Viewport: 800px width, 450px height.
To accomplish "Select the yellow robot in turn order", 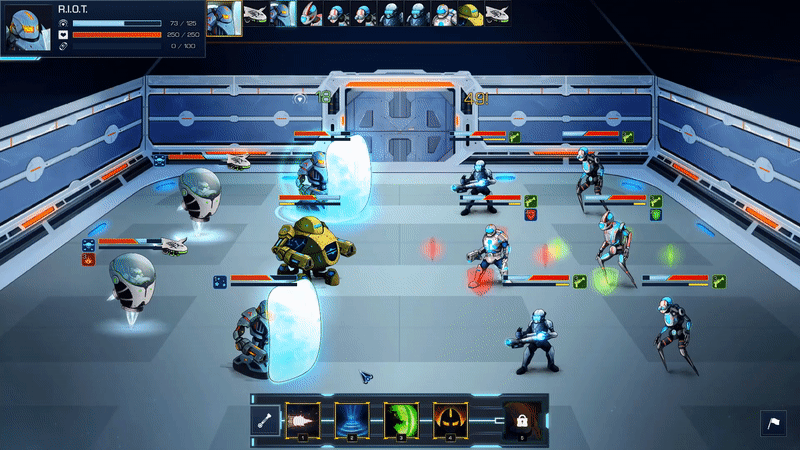I will click(x=471, y=14).
